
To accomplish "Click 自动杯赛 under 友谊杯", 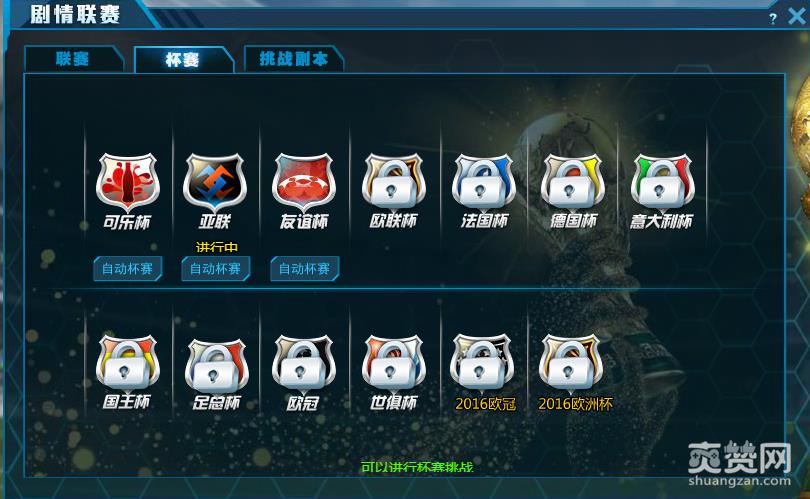I will click(x=304, y=269).
